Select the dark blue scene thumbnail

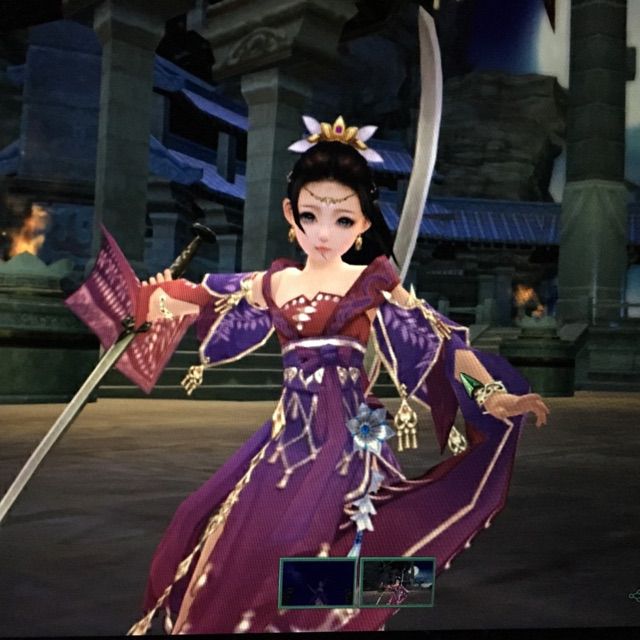(317, 583)
